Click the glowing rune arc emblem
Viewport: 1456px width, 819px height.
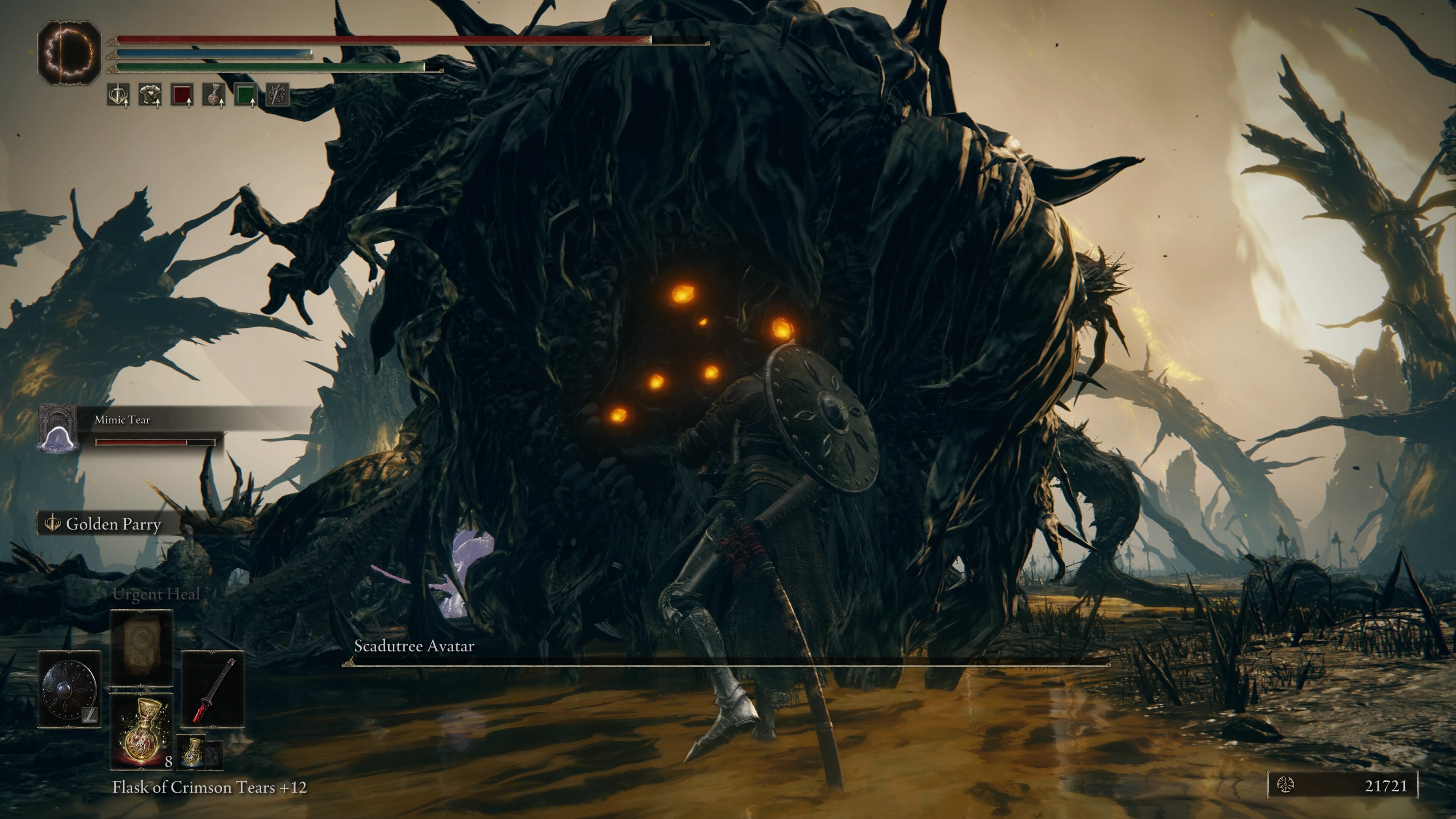point(69,53)
